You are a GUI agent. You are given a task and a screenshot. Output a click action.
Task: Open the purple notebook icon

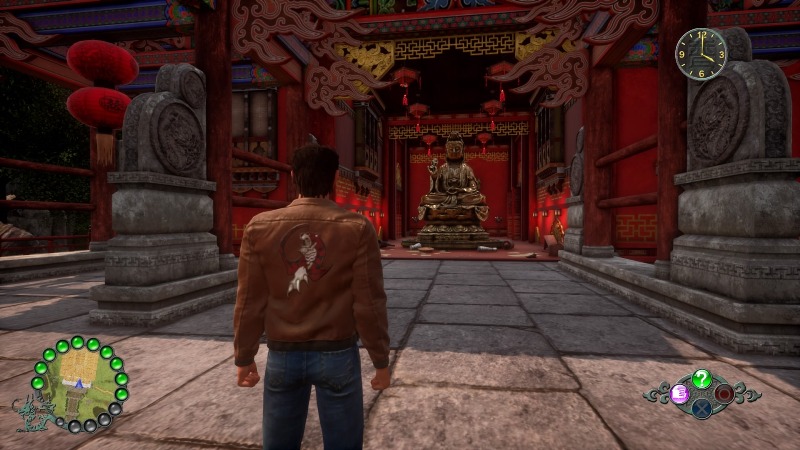(679, 393)
